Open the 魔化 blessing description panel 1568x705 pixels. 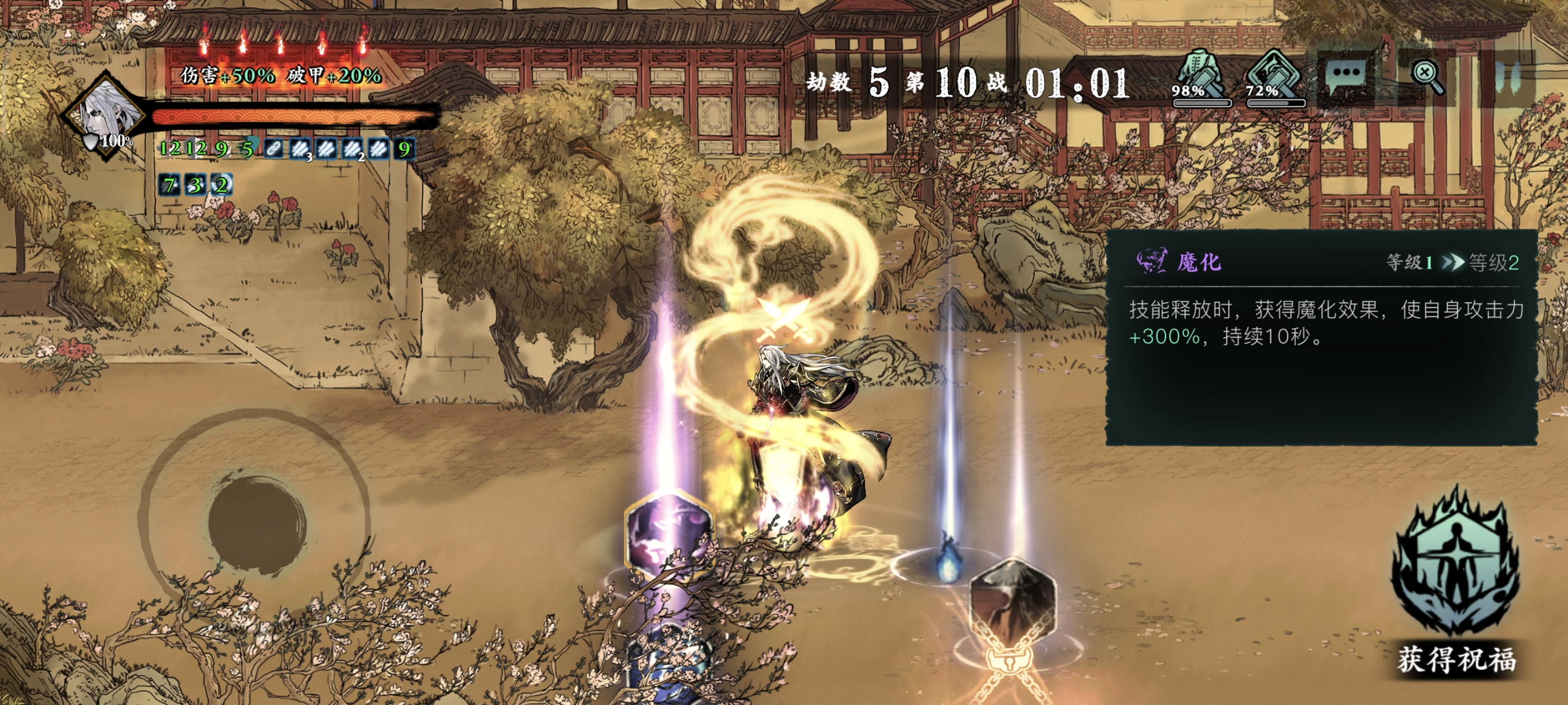coord(1321,336)
